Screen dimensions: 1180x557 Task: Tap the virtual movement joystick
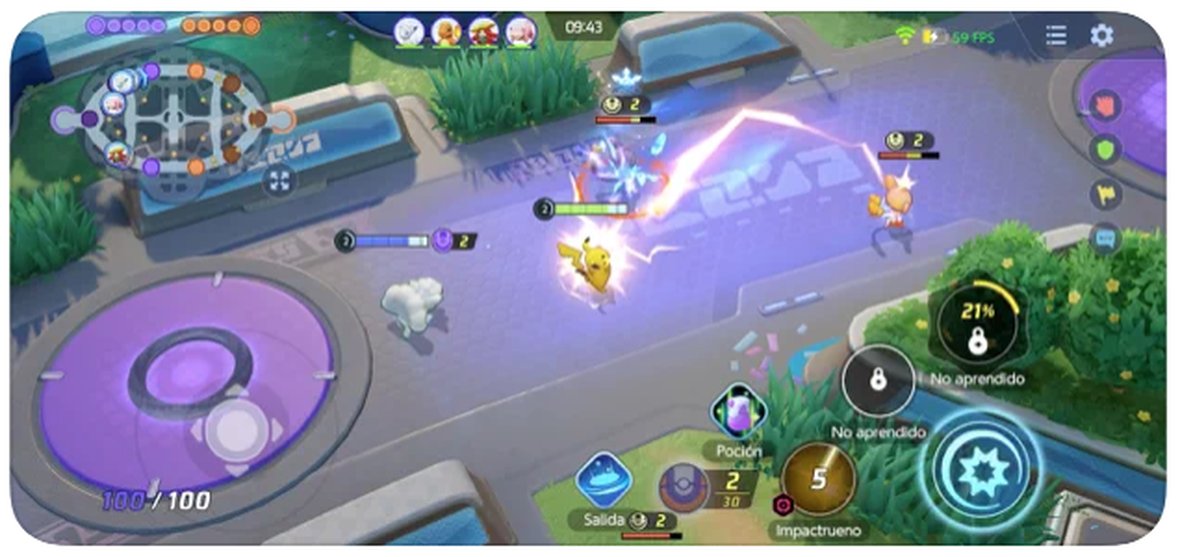point(237,431)
